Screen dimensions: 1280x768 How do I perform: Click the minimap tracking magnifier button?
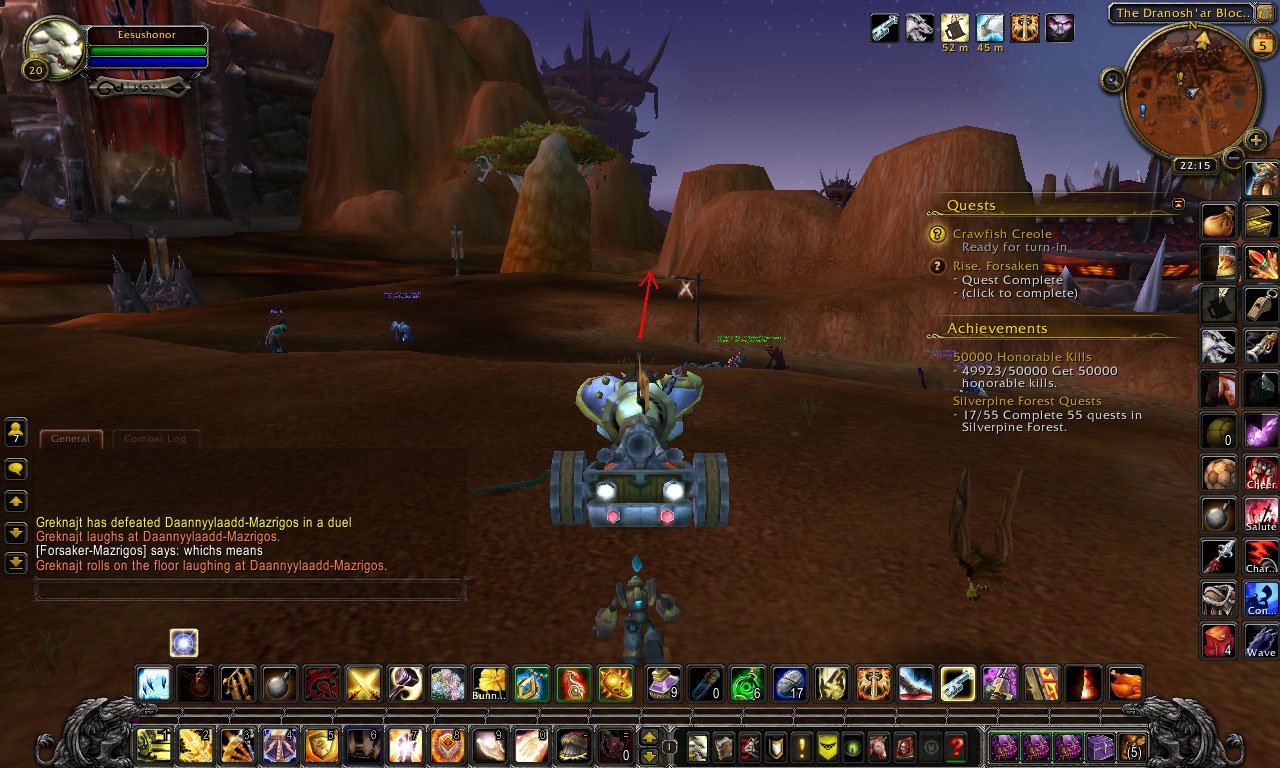1113,80
